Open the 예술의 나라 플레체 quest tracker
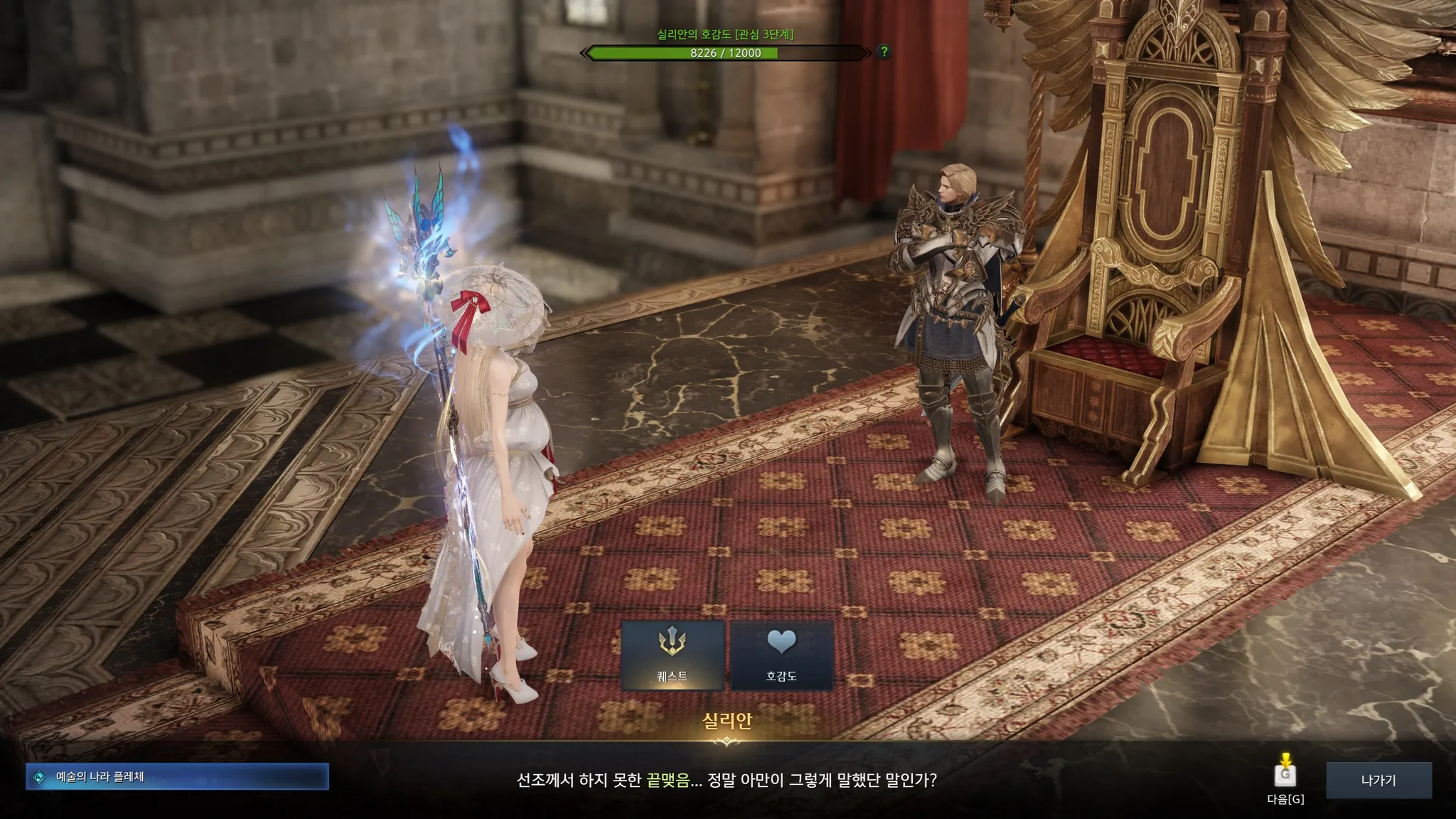This screenshot has height=819, width=1456. point(177,777)
